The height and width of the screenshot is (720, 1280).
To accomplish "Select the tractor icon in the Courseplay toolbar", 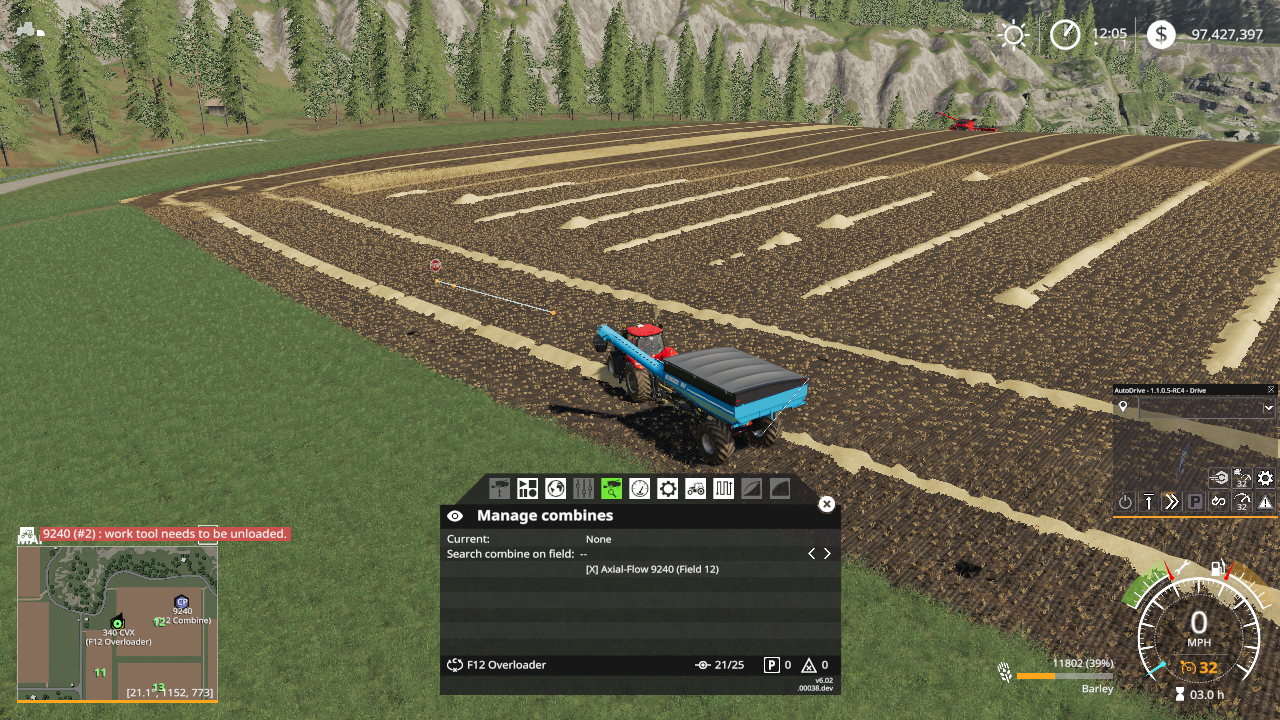I will pos(696,488).
